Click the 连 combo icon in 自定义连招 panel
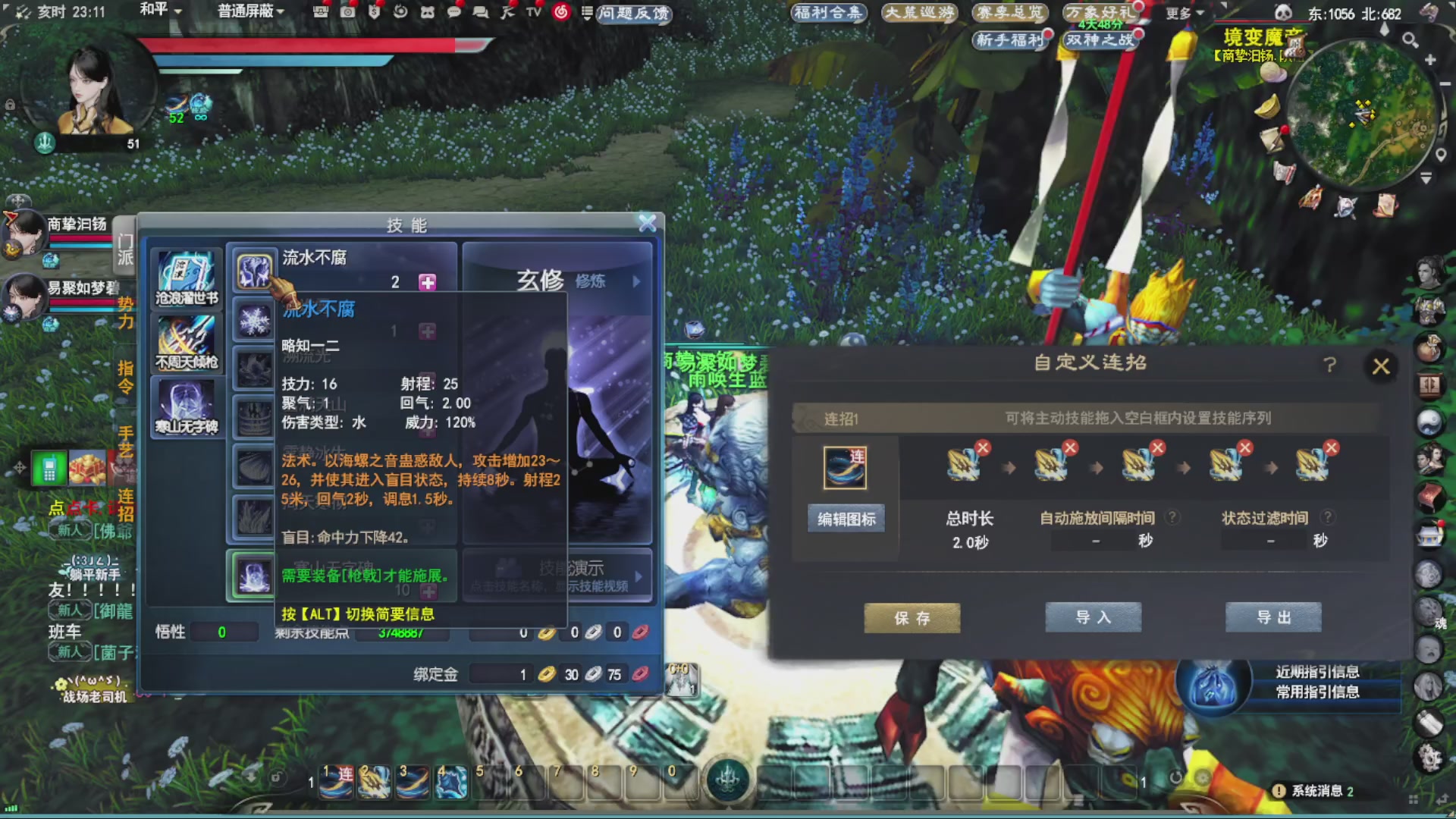 846,466
